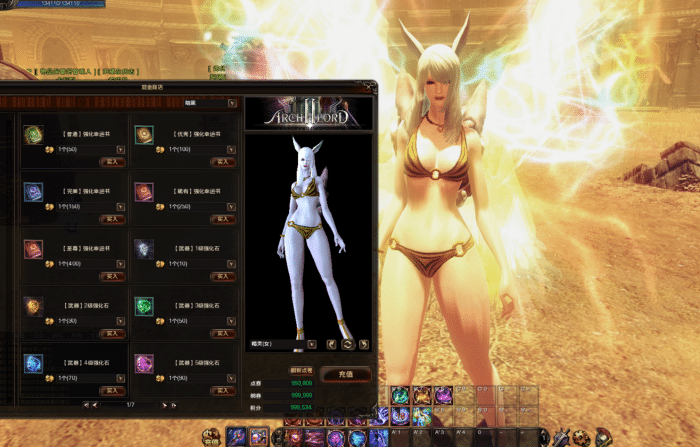Refresh points with the 刷新点卷 button
The height and width of the screenshot is (447, 700).
click(302, 370)
